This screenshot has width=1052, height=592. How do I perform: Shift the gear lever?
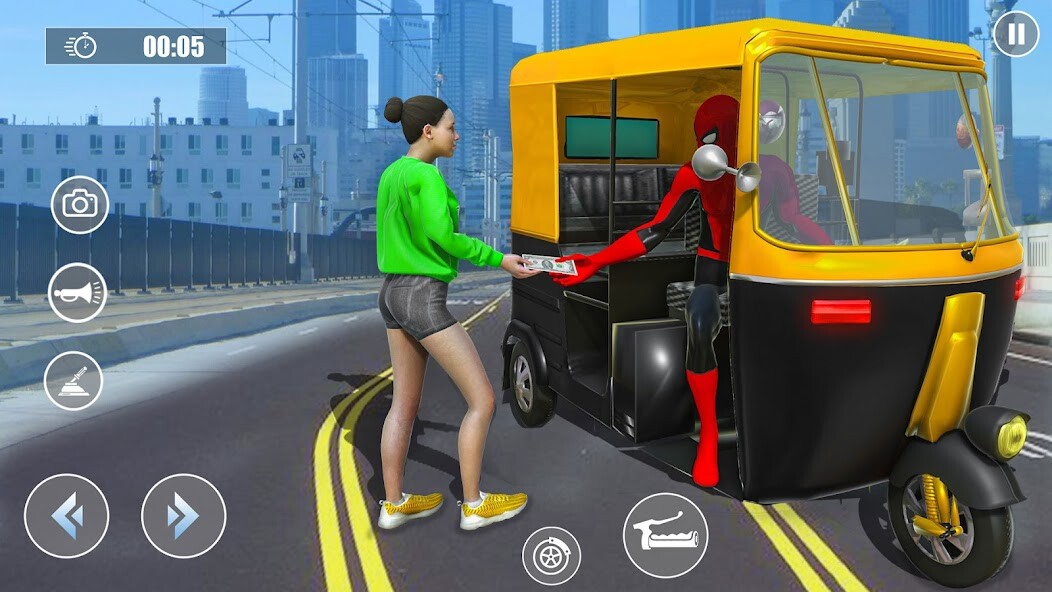(x=74, y=381)
